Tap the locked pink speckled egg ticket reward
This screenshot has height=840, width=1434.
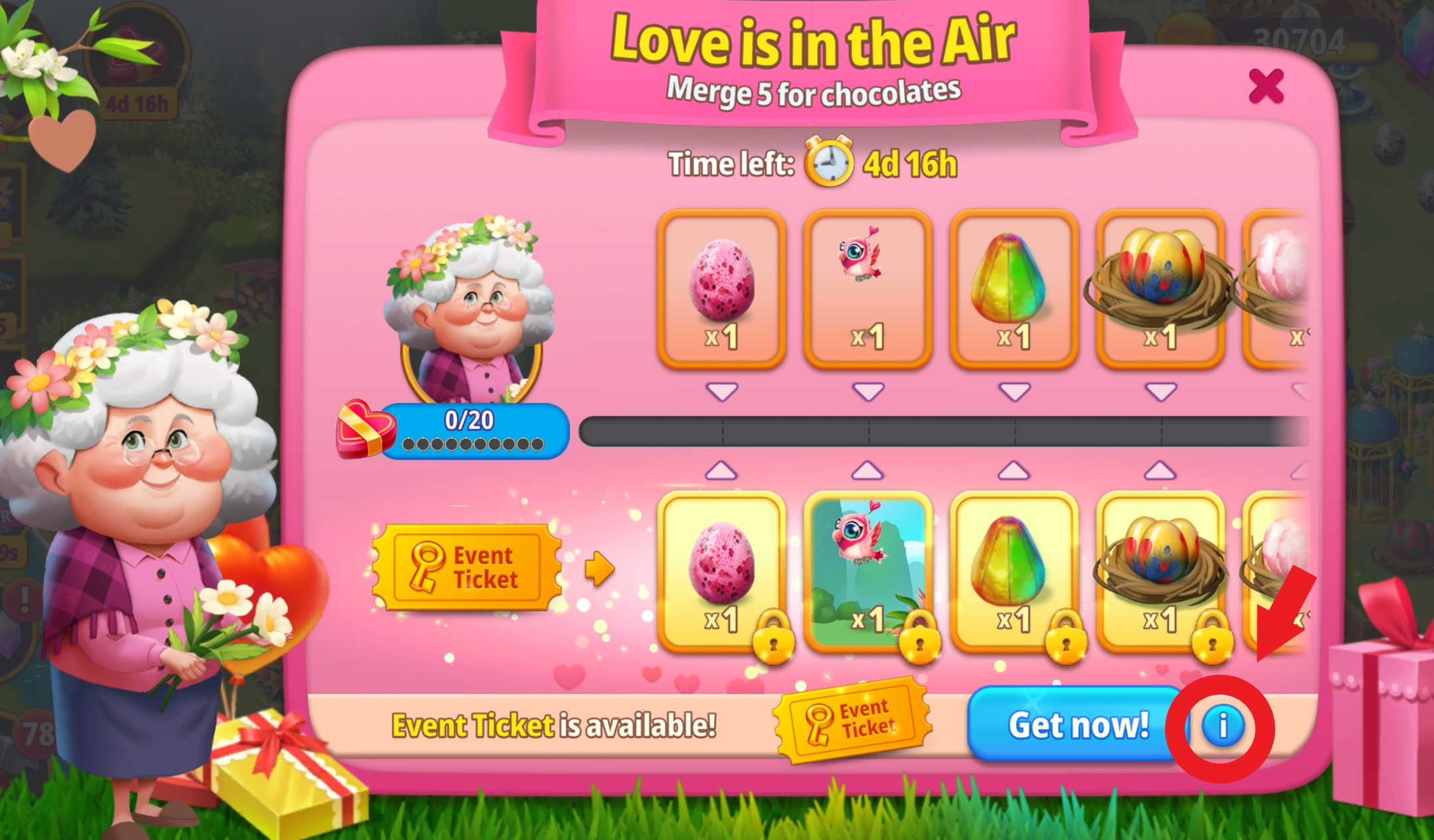(x=722, y=572)
